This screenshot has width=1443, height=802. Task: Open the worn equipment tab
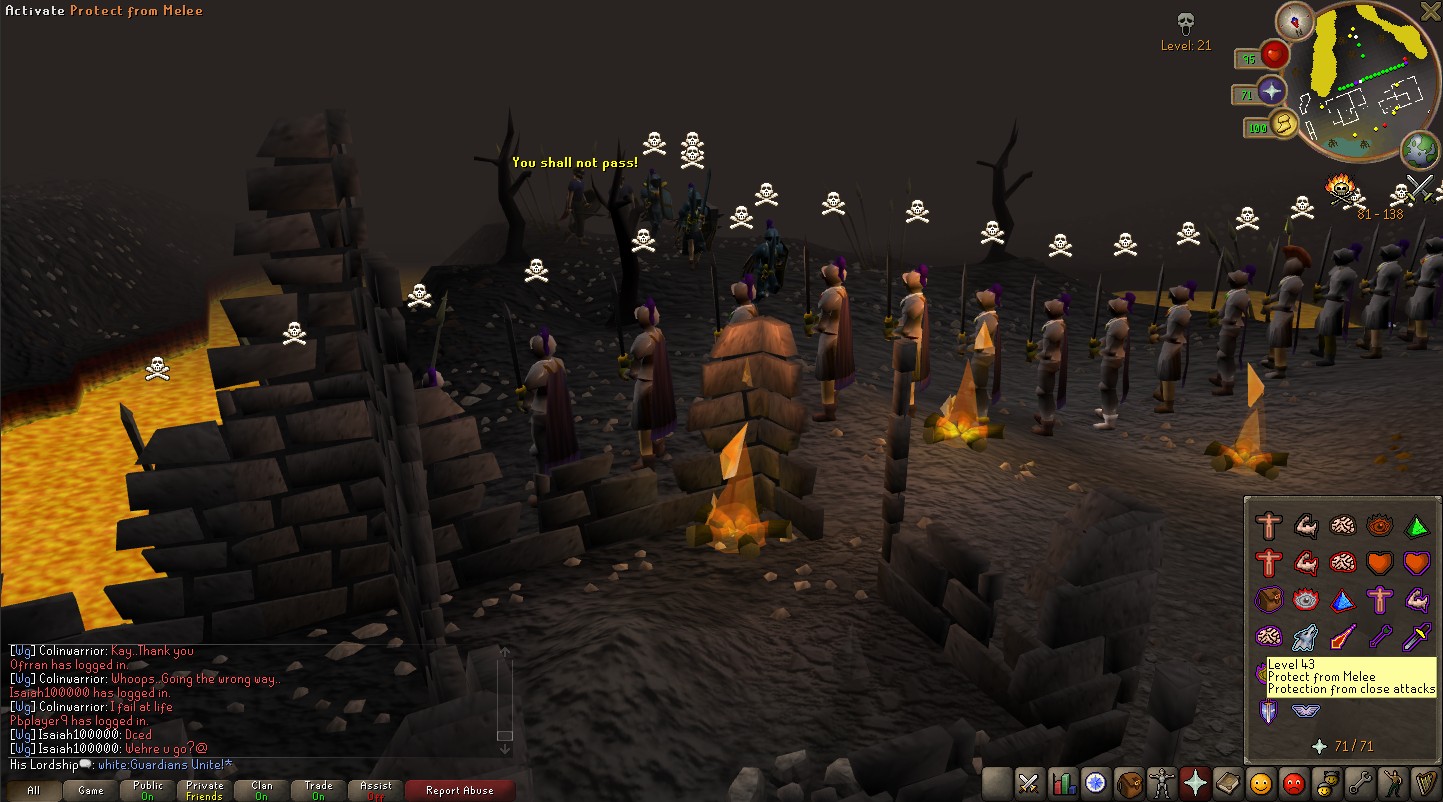(1162, 782)
